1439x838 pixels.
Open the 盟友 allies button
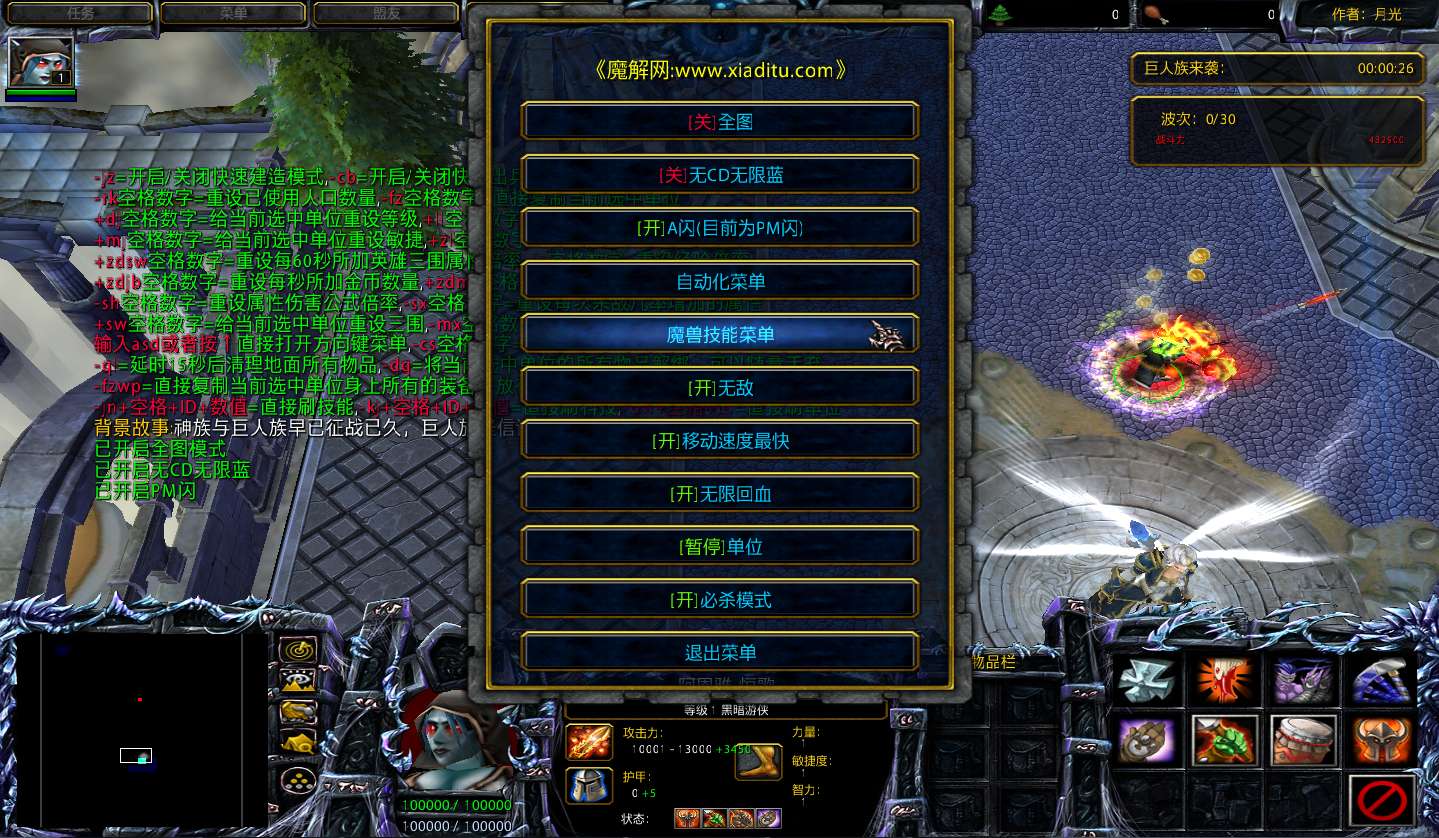tap(385, 14)
